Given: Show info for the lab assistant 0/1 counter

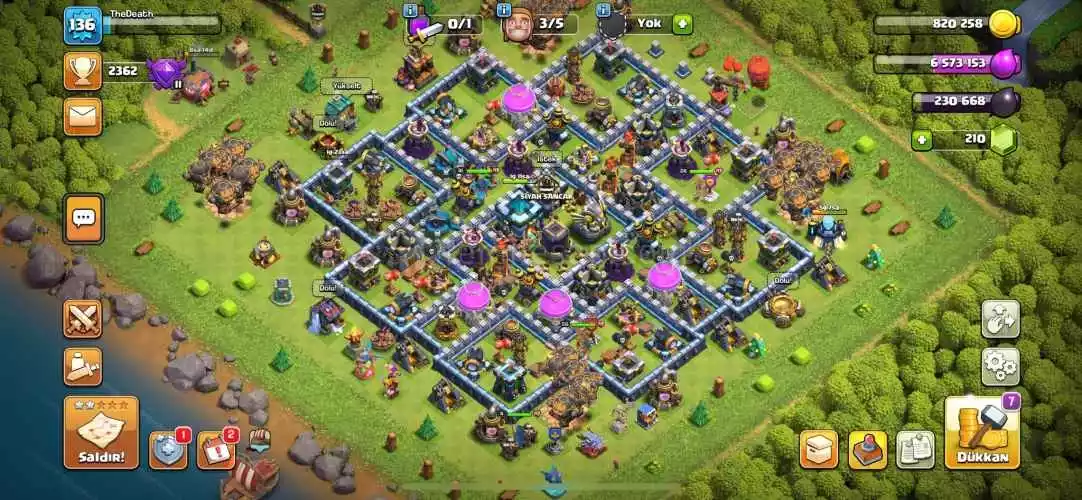Looking at the screenshot, I should 410,10.
